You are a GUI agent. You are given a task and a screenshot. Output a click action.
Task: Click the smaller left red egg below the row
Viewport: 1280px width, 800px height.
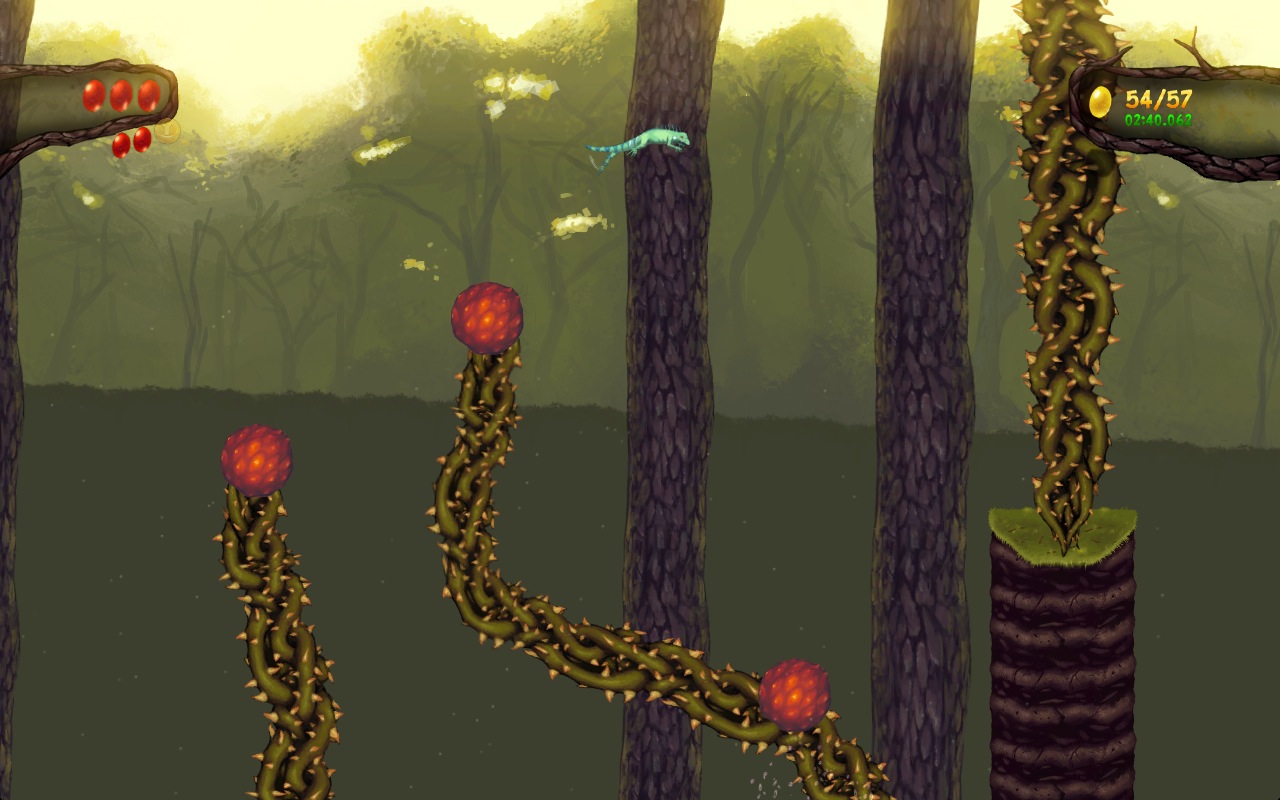coord(121,143)
